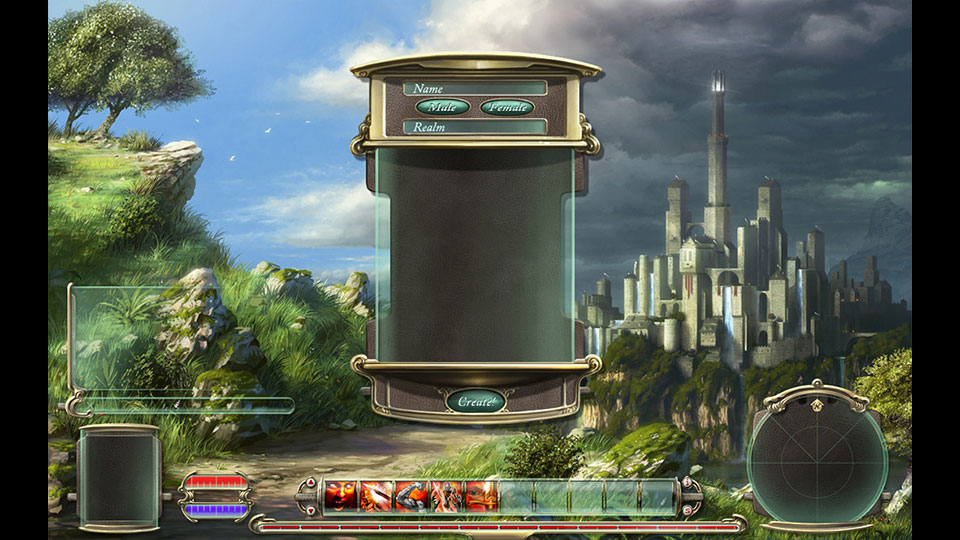Viewport: 960px width, 540px height.
Task: Trigger the warrior figure ability icon
Action: pyautogui.click(x=446, y=496)
